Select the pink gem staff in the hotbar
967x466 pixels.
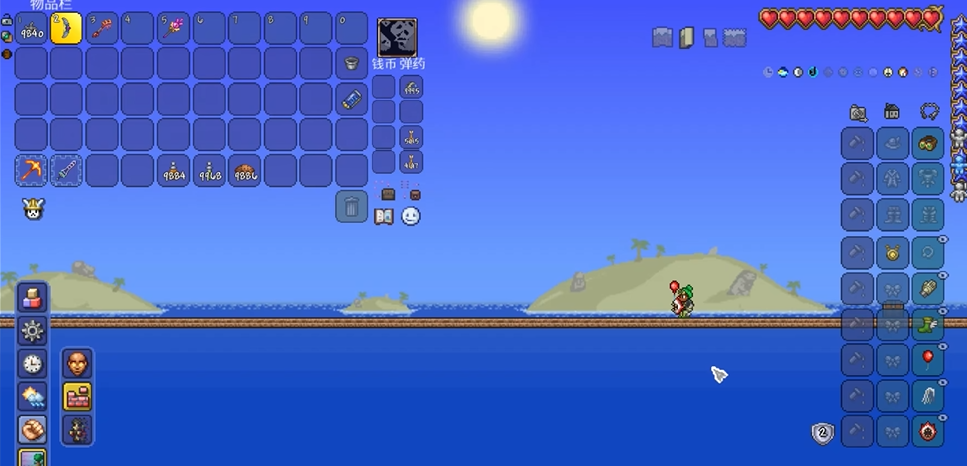point(173,28)
